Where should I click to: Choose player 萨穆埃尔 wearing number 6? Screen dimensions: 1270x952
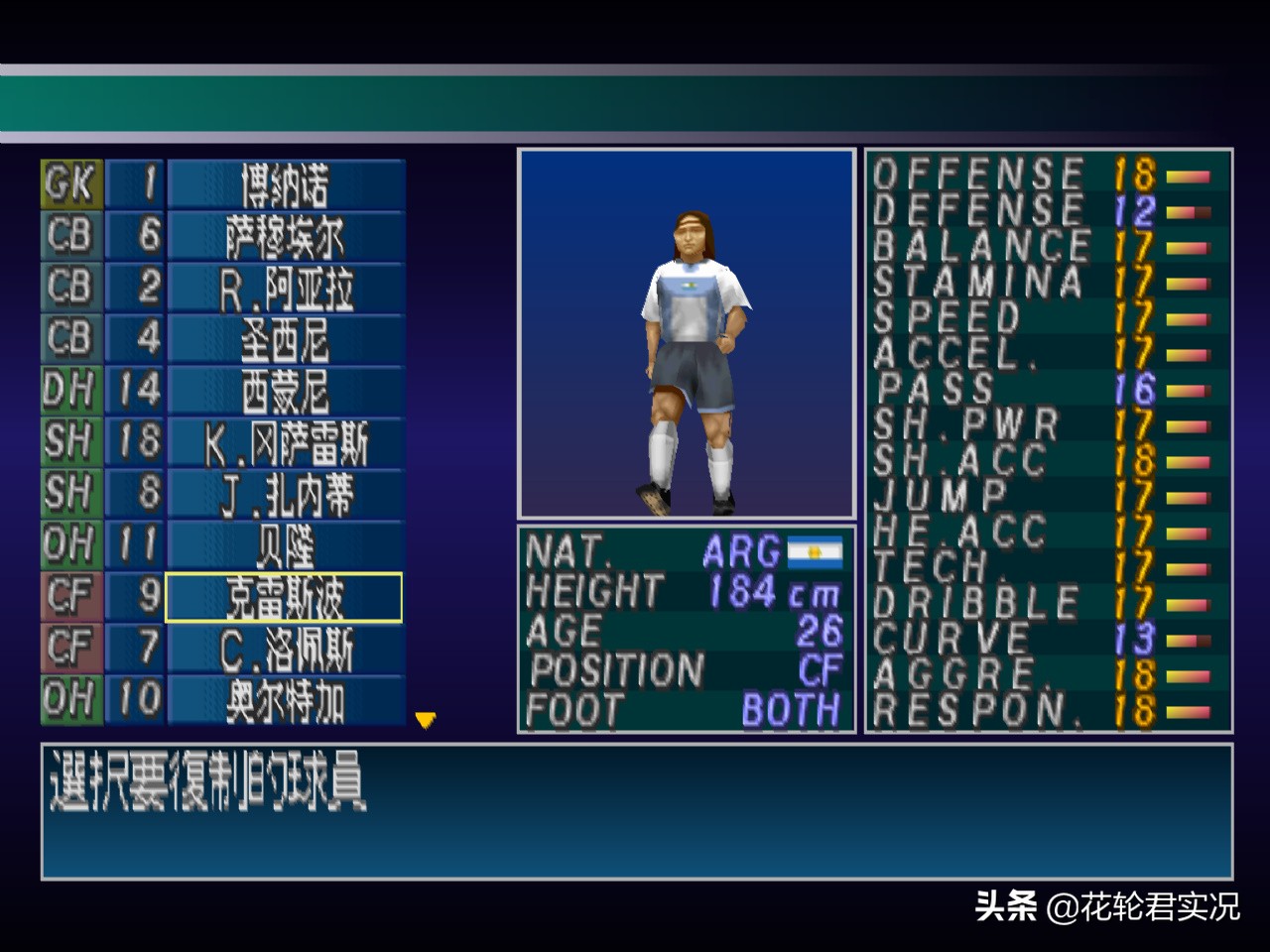pos(285,236)
